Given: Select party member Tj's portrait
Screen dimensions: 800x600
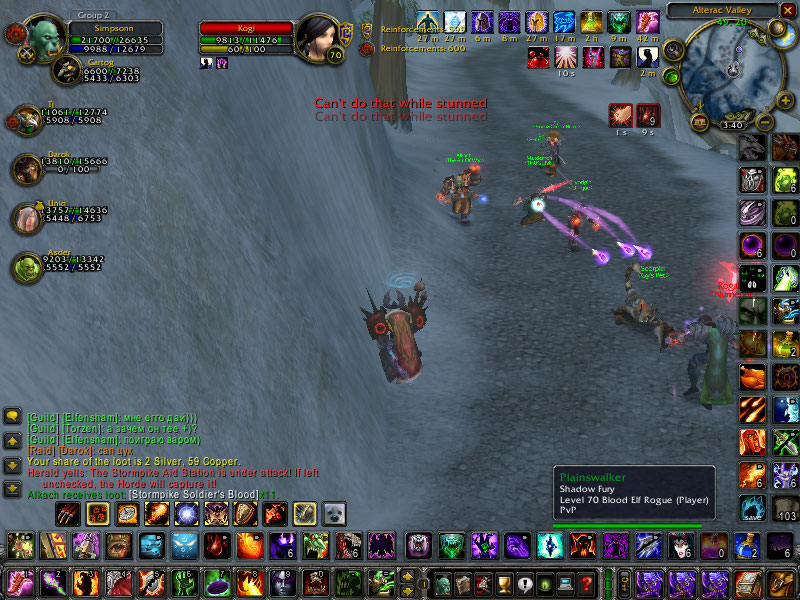Looking at the screenshot, I should coord(27,119).
